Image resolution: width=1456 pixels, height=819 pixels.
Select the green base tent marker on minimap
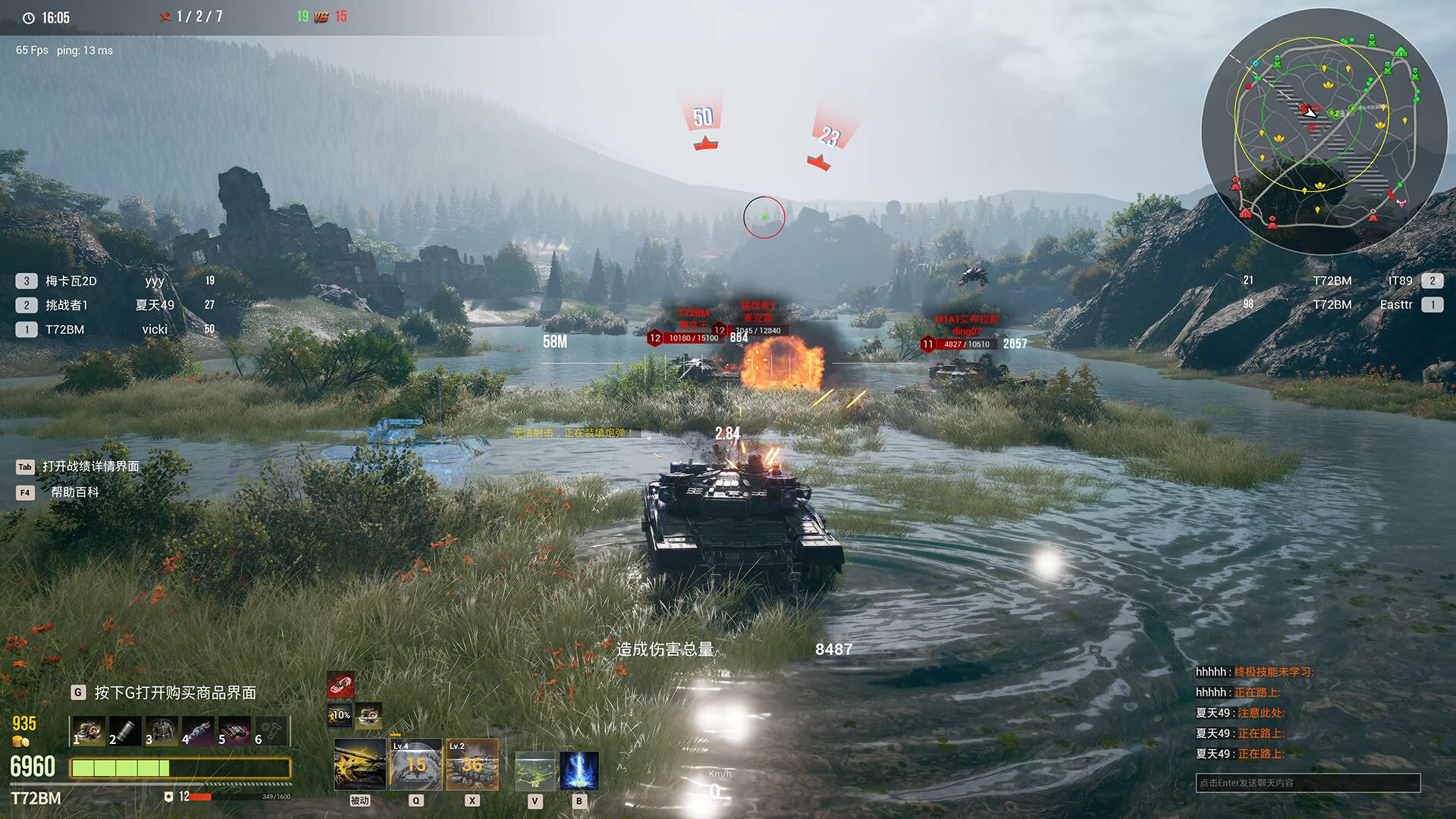click(x=1400, y=52)
